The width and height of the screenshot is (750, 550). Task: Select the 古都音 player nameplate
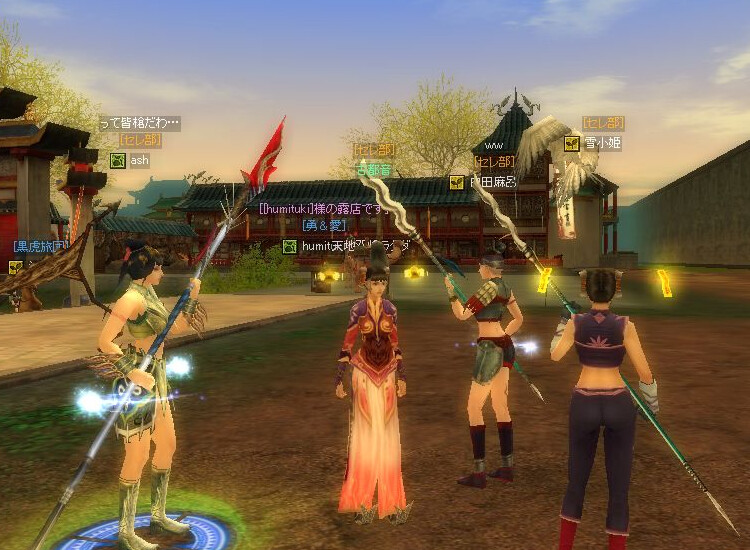coord(375,170)
